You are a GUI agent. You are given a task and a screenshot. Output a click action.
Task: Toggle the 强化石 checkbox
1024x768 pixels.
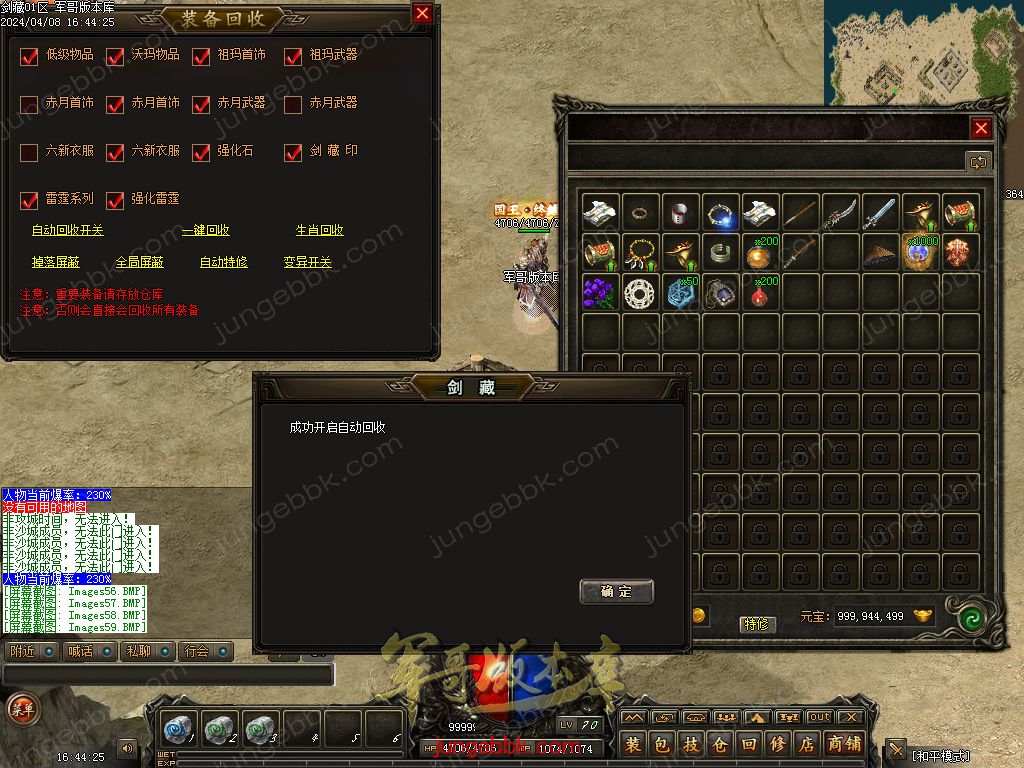tap(201, 152)
